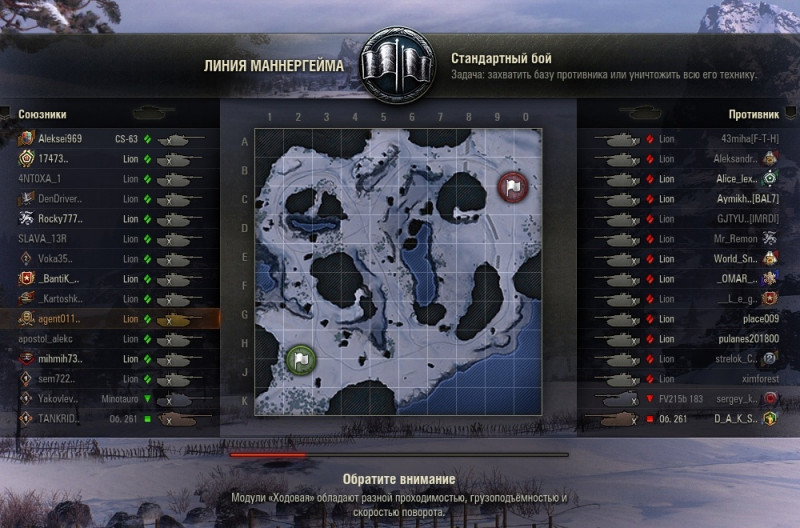Click Rocky777's row in the allies list
The height and width of the screenshot is (528, 800).
click(60, 219)
